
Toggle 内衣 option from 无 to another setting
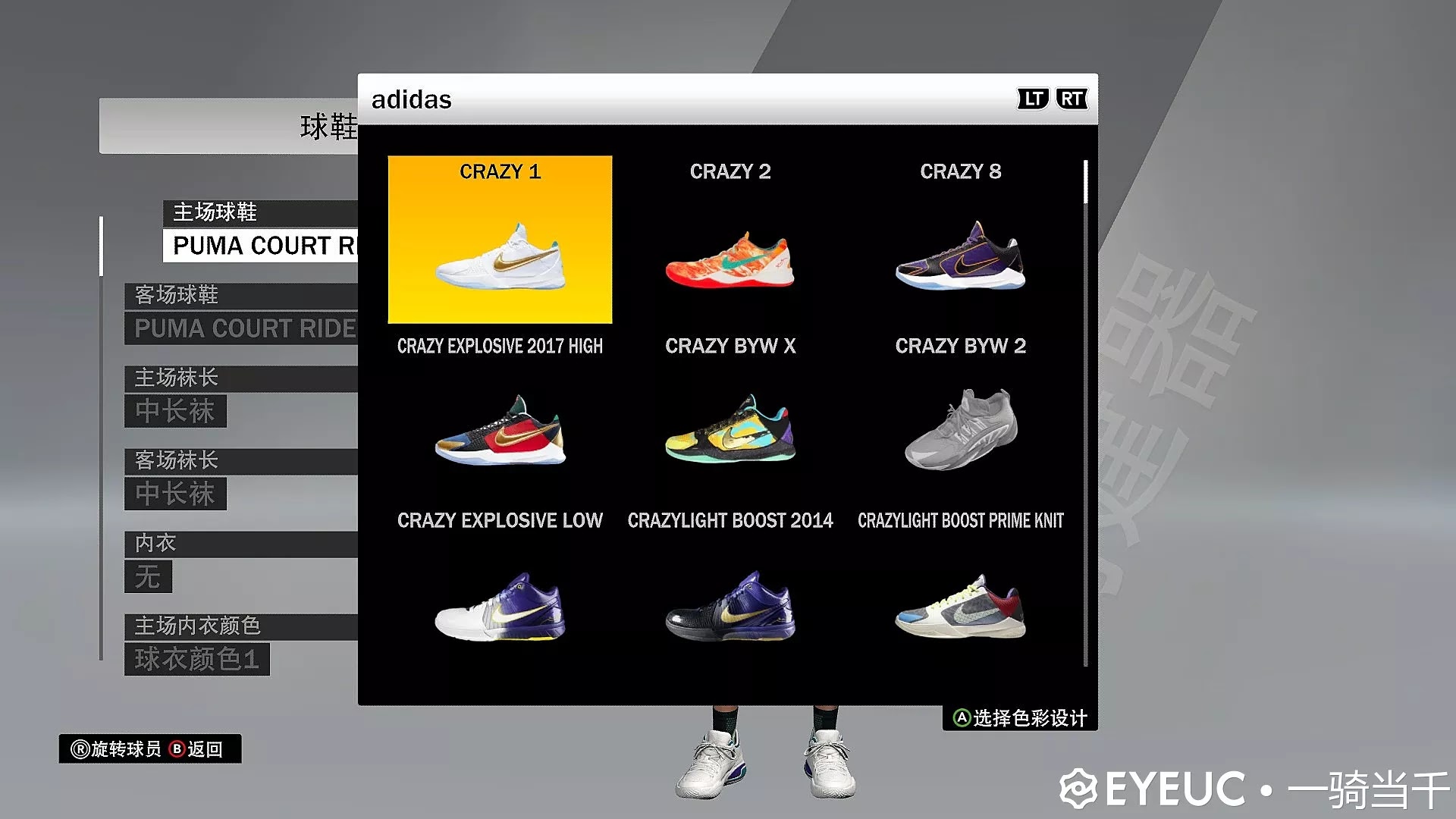coord(149,578)
